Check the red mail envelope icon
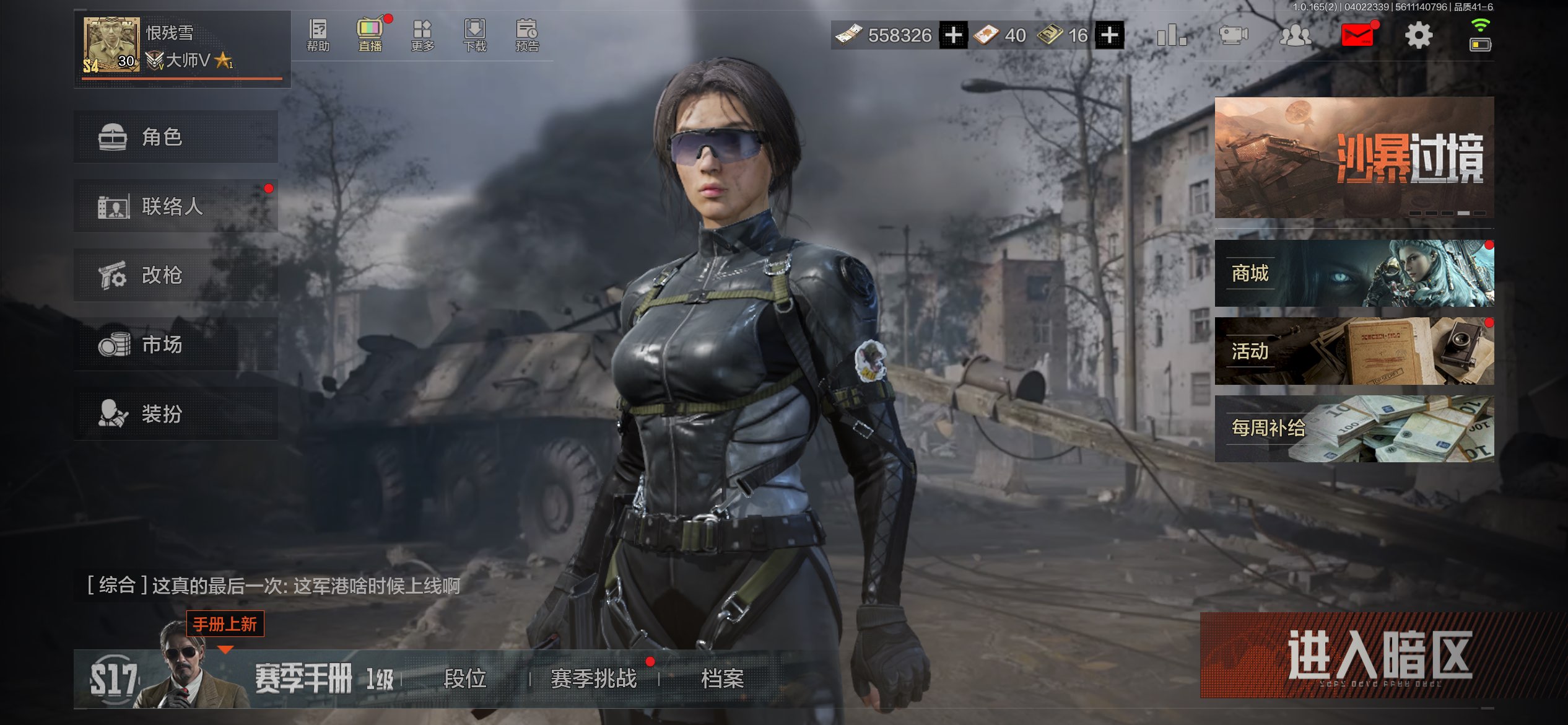This screenshot has width=1568, height=725. tap(1357, 35)
